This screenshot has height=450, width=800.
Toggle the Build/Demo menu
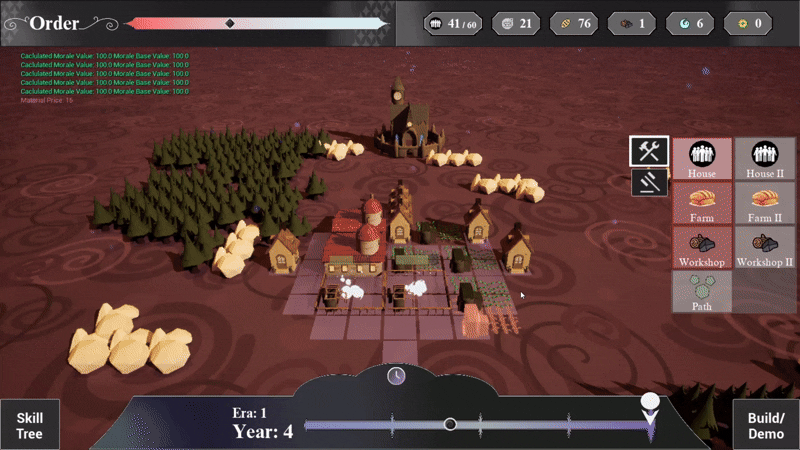click(767, 426)
